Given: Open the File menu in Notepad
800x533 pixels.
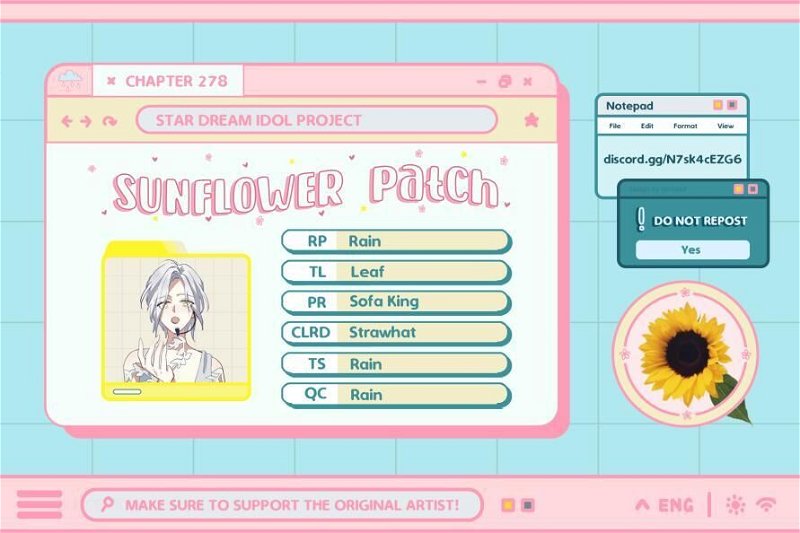Looking at the screenshot, I should tap(615, 126).
